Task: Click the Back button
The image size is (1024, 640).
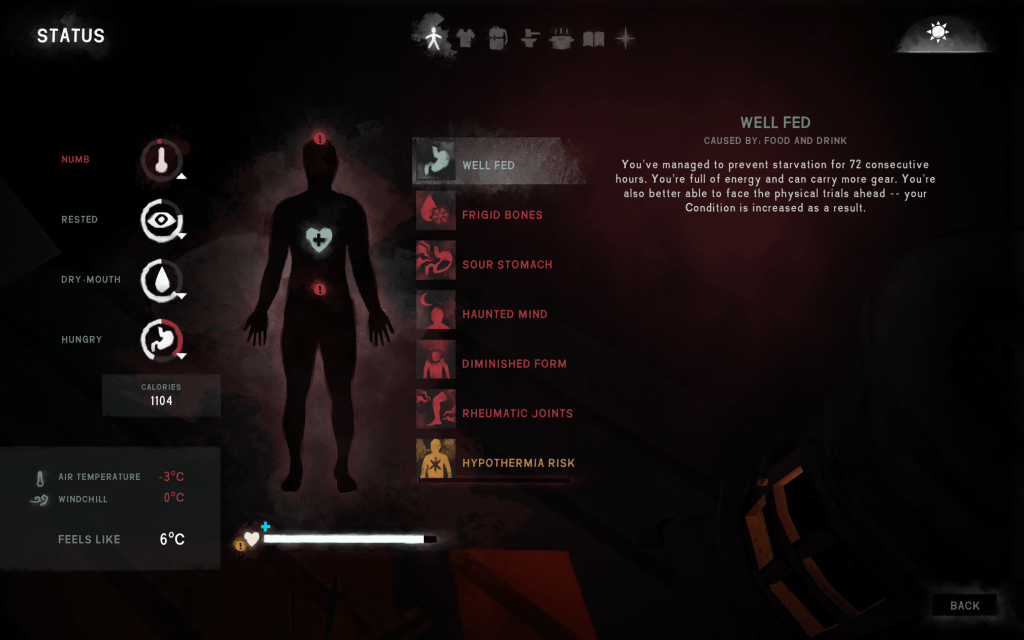Action: click(964, 605)
